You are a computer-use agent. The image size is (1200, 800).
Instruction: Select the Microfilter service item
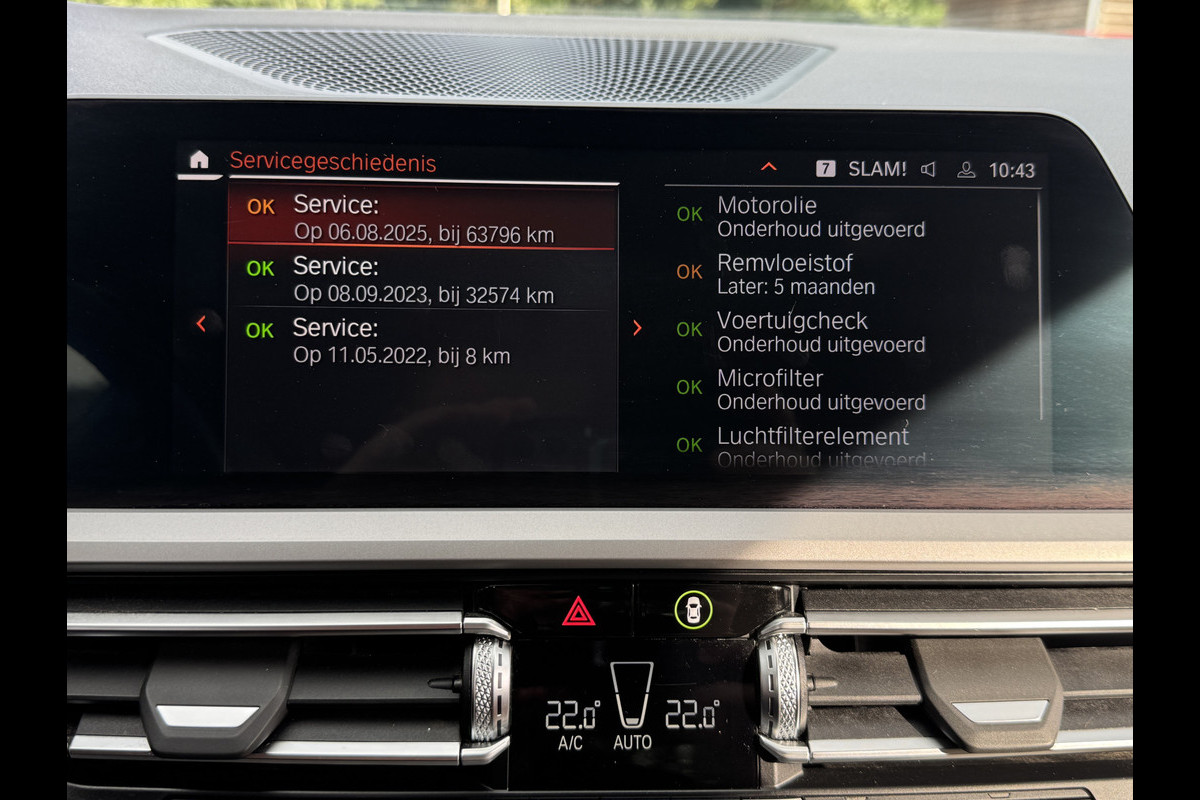(x=820, y=390)
